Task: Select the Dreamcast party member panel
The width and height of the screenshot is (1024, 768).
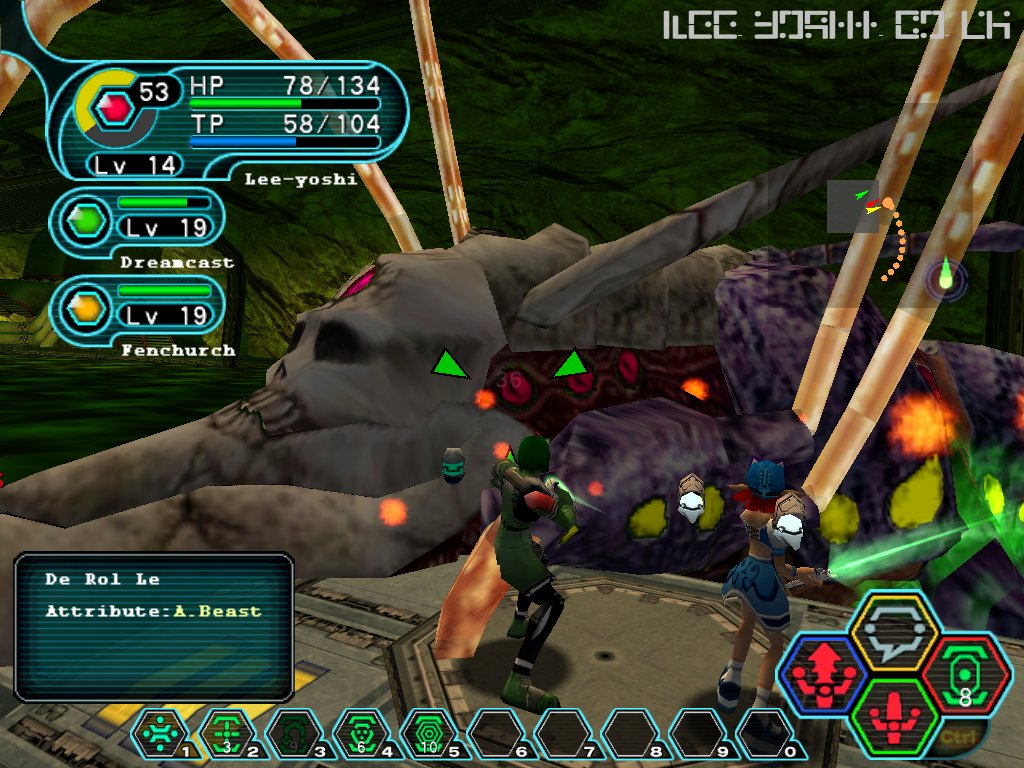Action: point(140,218)
